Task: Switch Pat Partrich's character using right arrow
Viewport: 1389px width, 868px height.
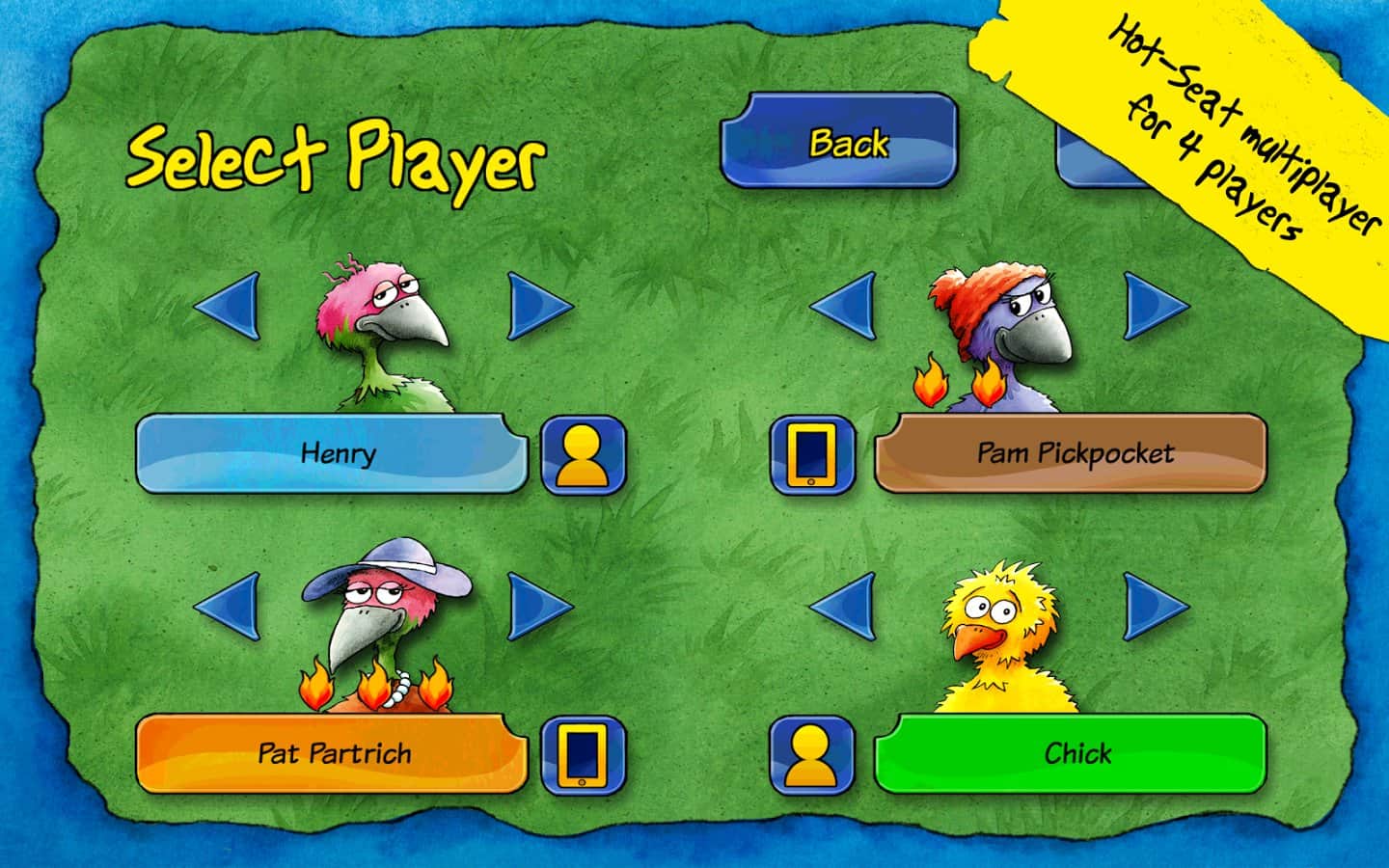Action: coord(538,607)
